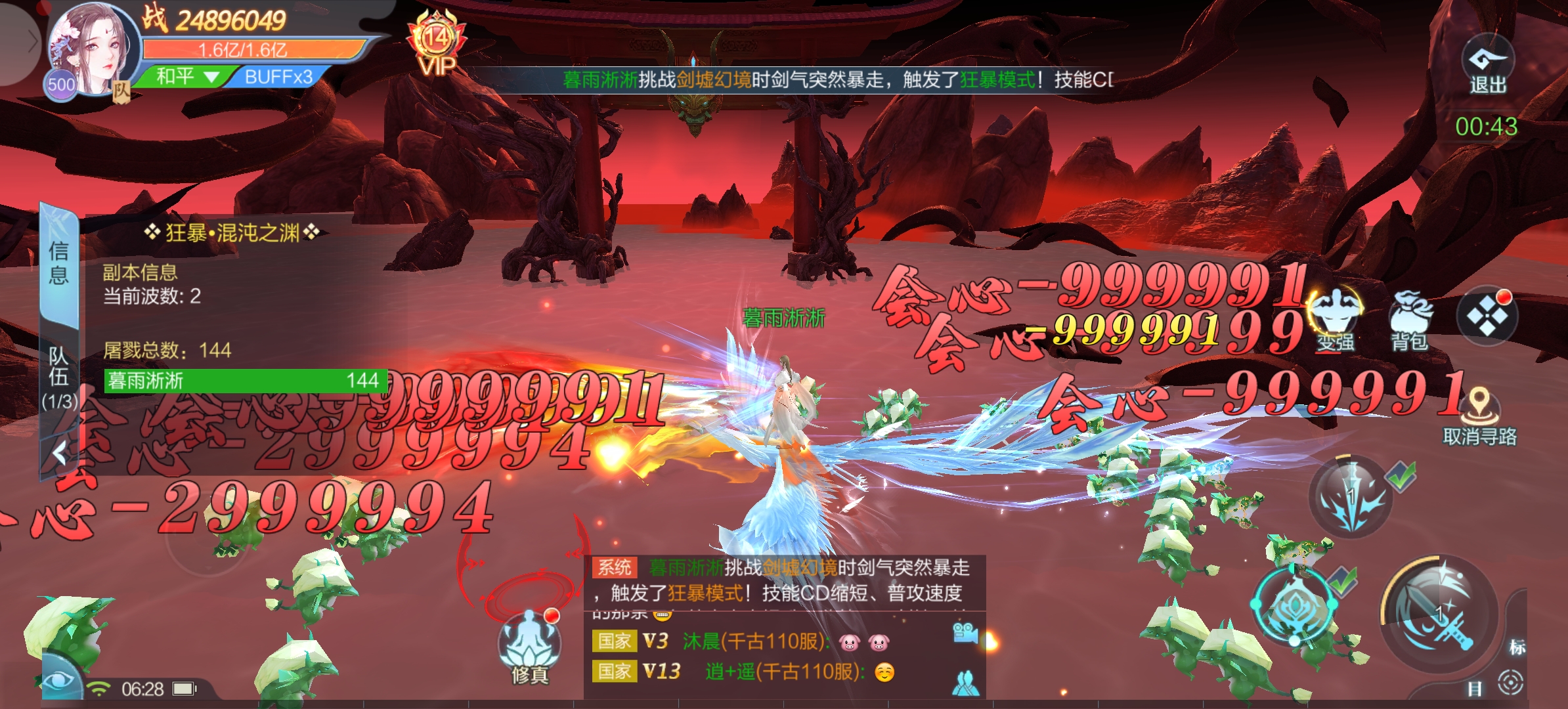This screenshot has height=709, width=1568.
Task: Open the 和平 combat mode dropdown
Action: [186, 77]
